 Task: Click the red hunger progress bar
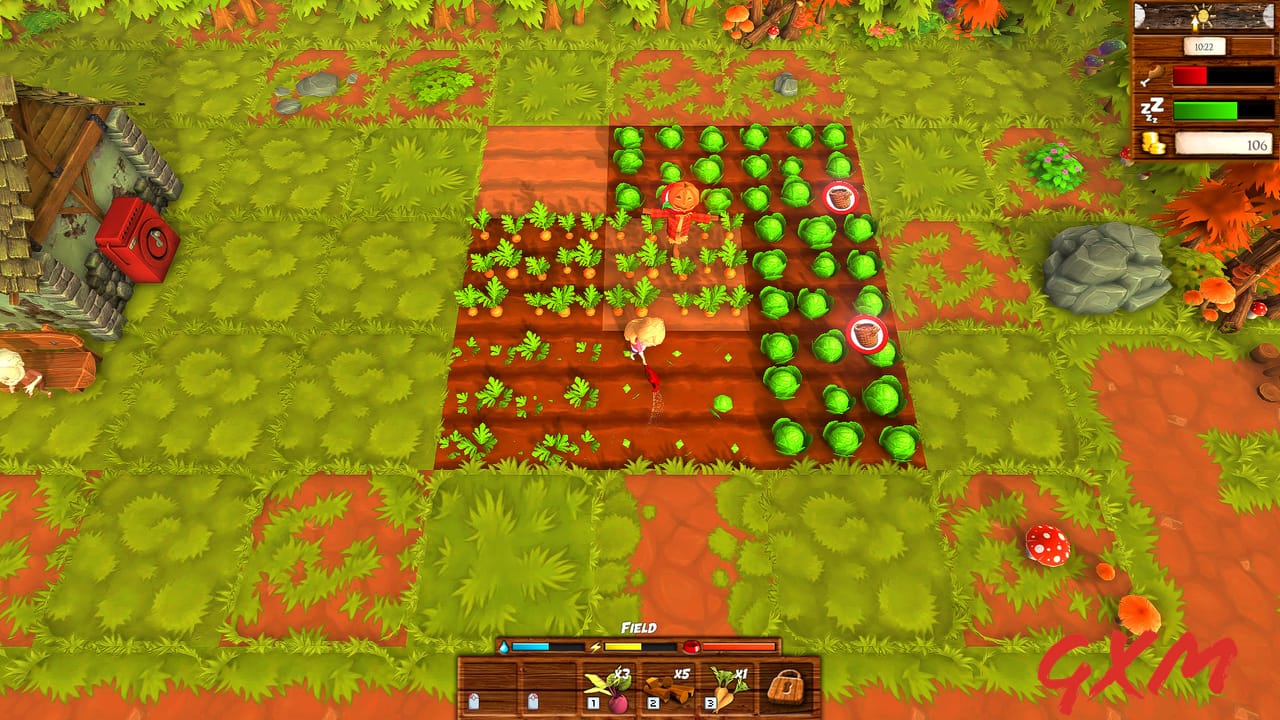pyautogui.click(x=1189, y=75)
